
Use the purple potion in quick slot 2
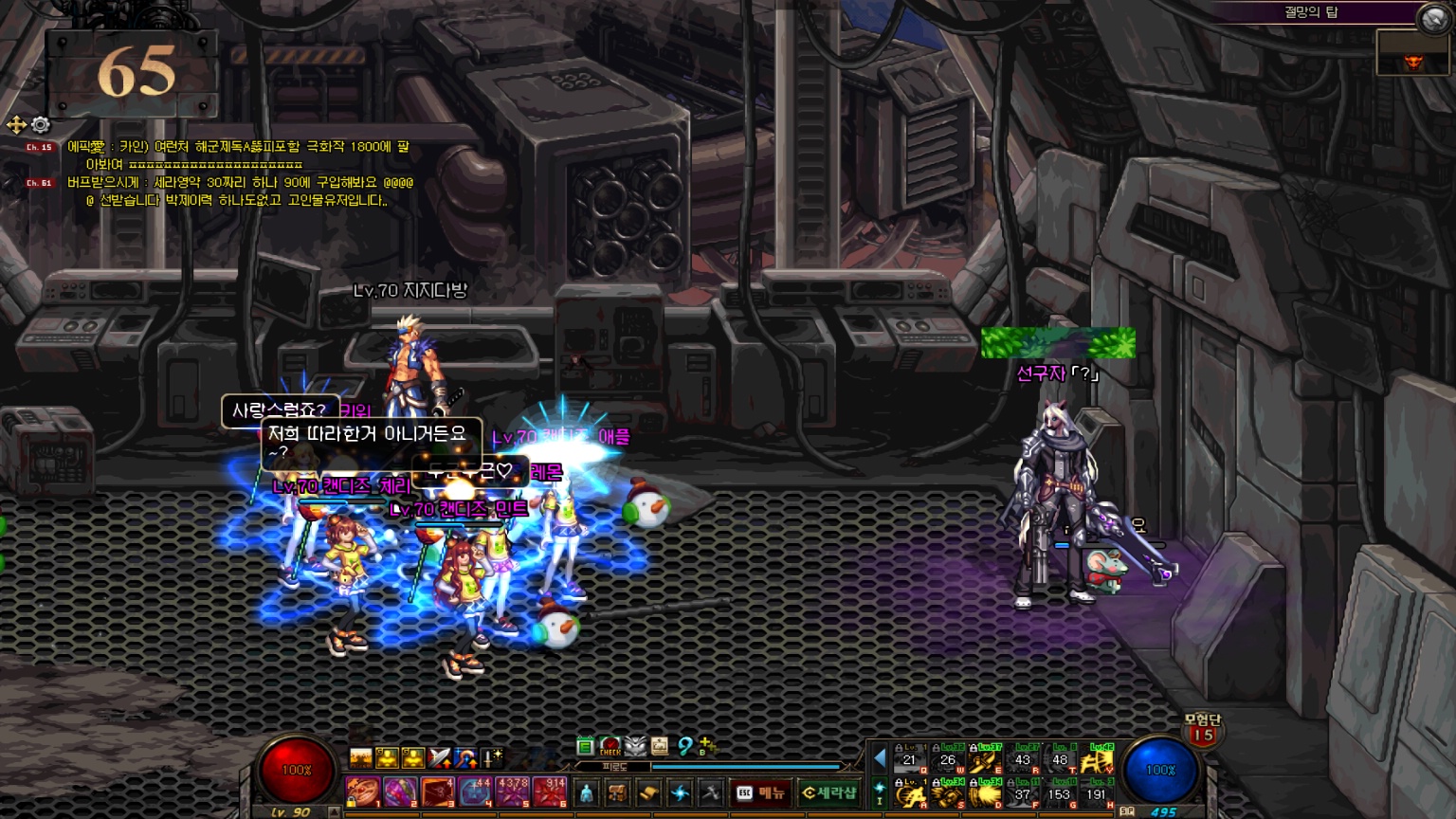(399, 792)
